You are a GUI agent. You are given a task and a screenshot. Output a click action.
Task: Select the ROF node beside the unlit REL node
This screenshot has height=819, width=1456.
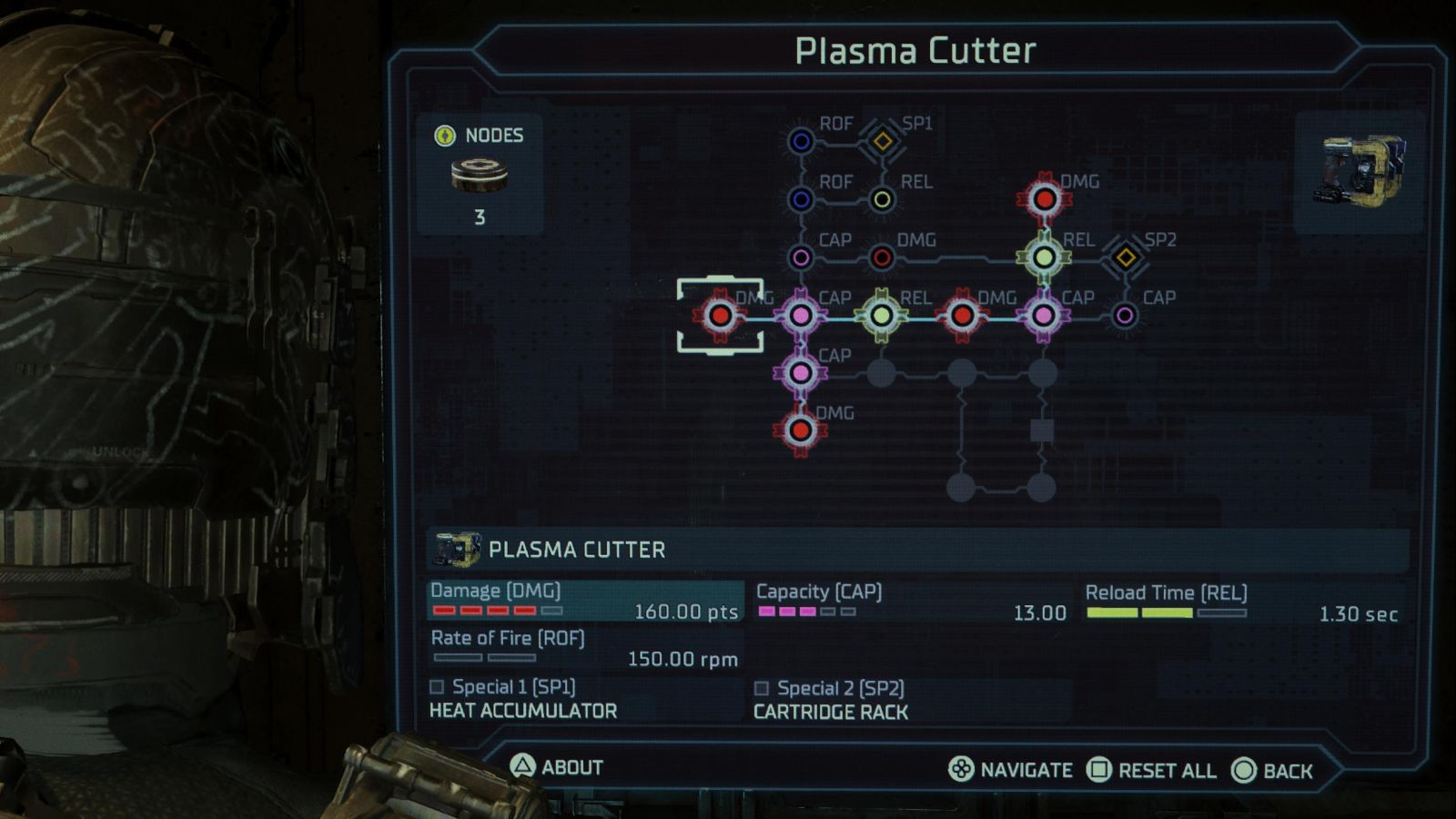[801, 199]
